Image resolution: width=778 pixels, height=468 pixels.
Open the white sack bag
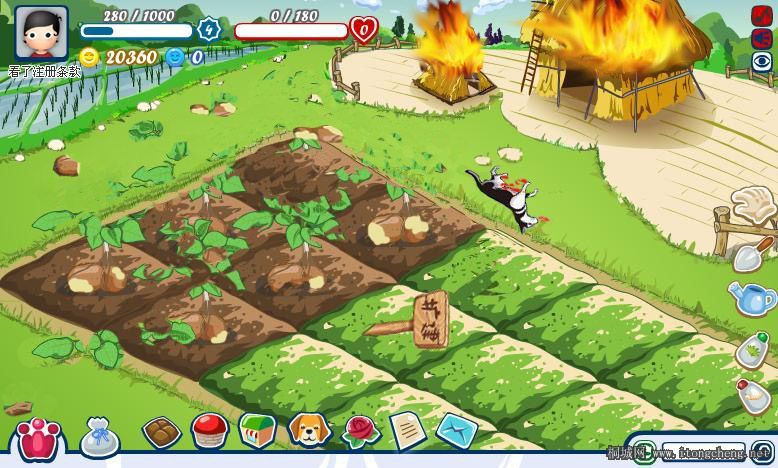(x=100, y=437)
